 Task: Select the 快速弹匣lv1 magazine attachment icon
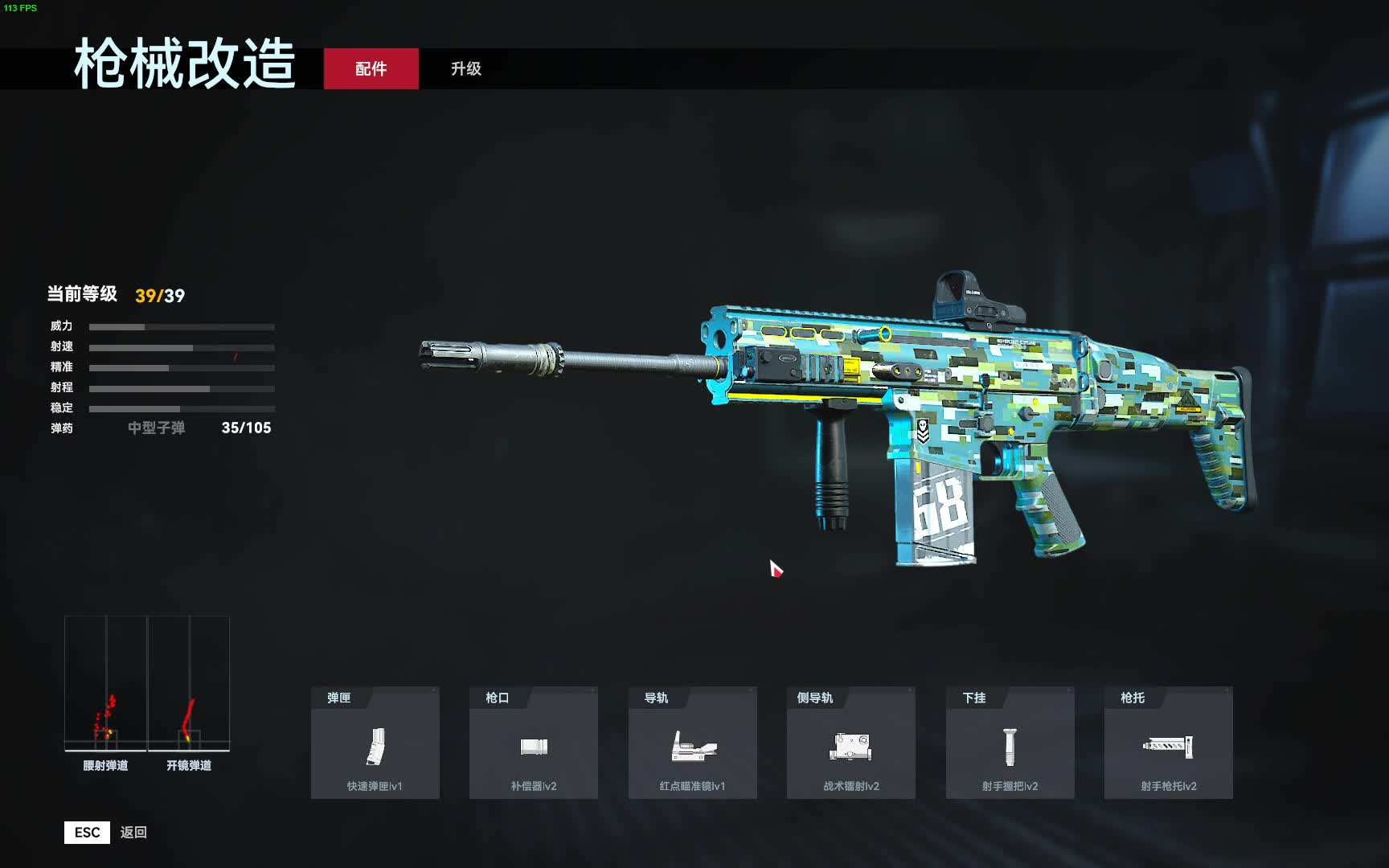pyautogui.click(x=375, y=747)
